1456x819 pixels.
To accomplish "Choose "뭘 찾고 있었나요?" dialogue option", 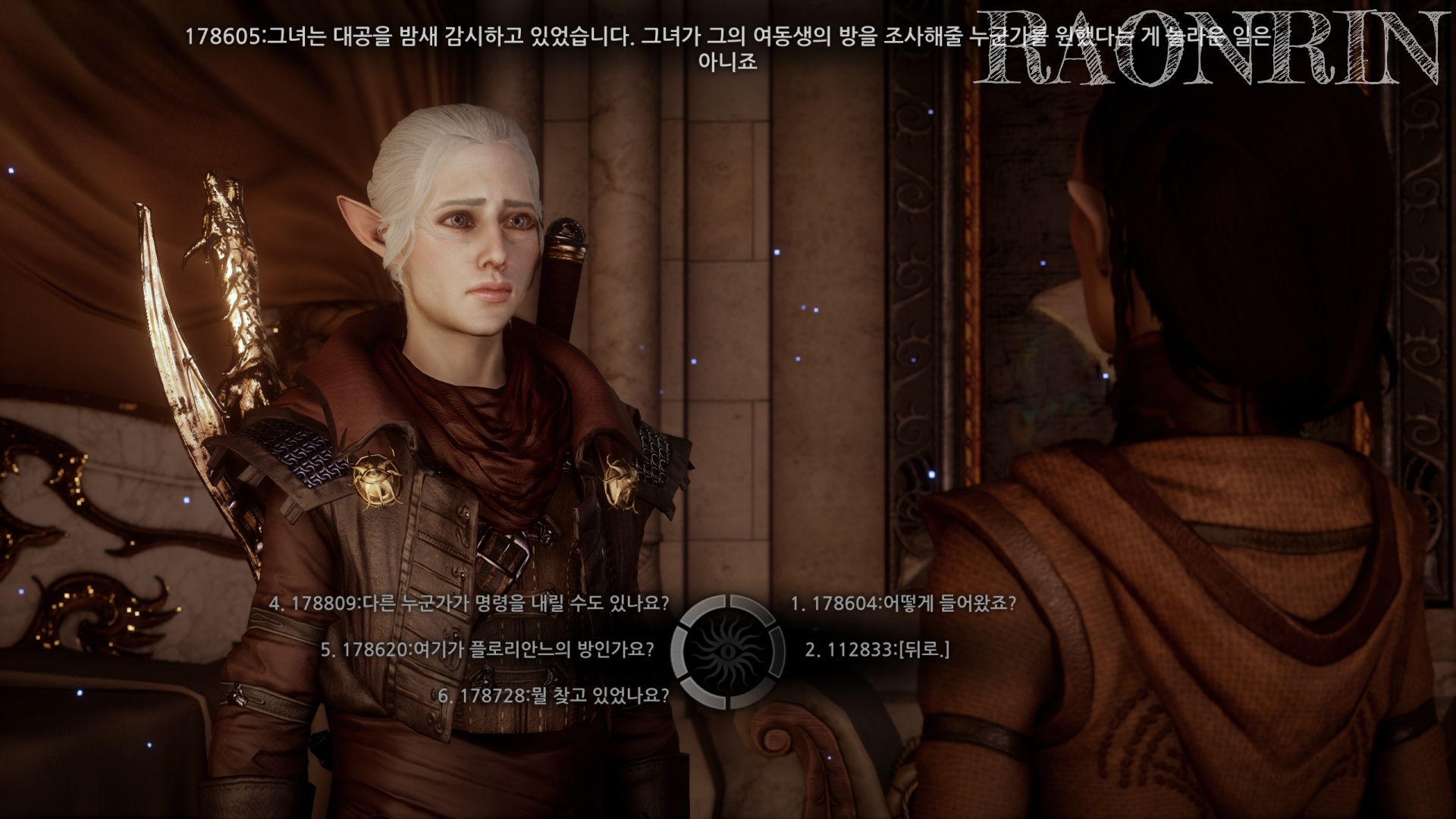I will pyautogui.click(x=554, y=695).
